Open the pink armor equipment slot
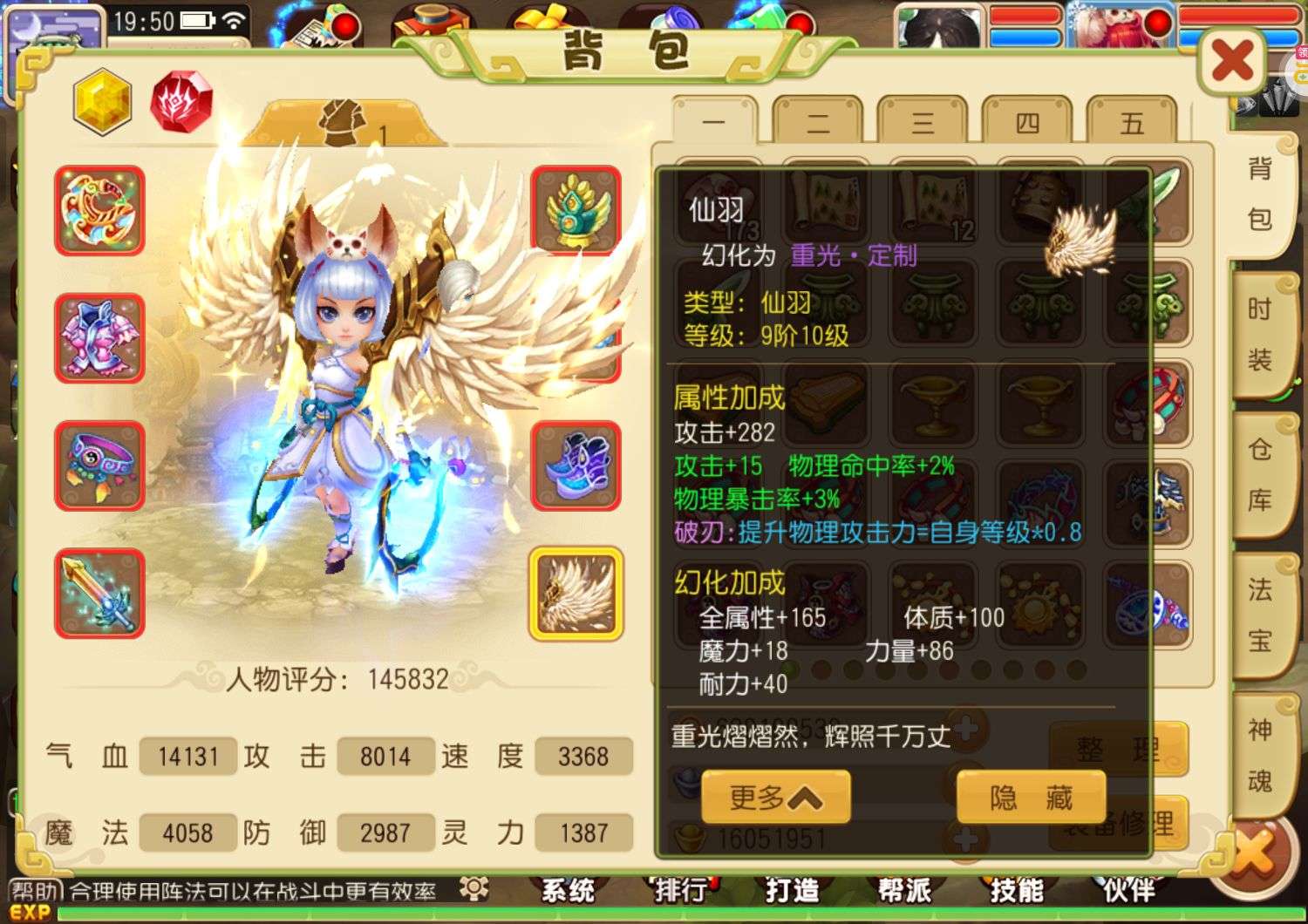Image resolution: width=1308 pixels, height=924 pixels. point(99,340)
